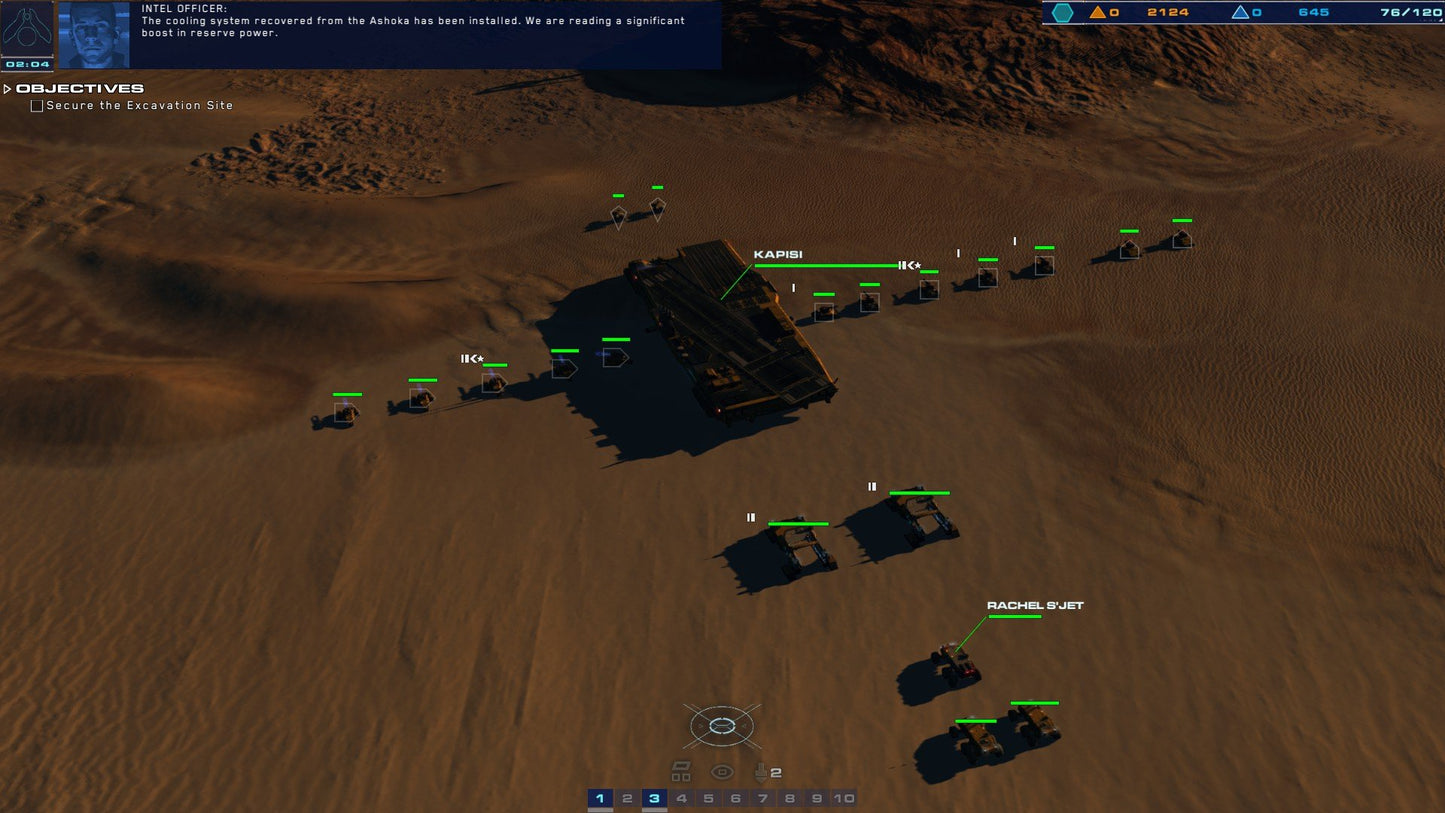The height and width of the screenshot is (813, 1445).
Task: Open the Intel Officer portrait
Action: (95, 35)
